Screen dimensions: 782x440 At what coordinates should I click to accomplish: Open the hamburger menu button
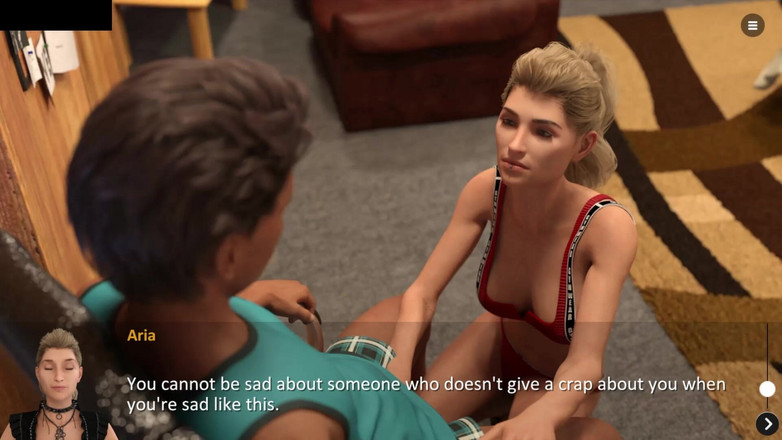click(752, 26)
